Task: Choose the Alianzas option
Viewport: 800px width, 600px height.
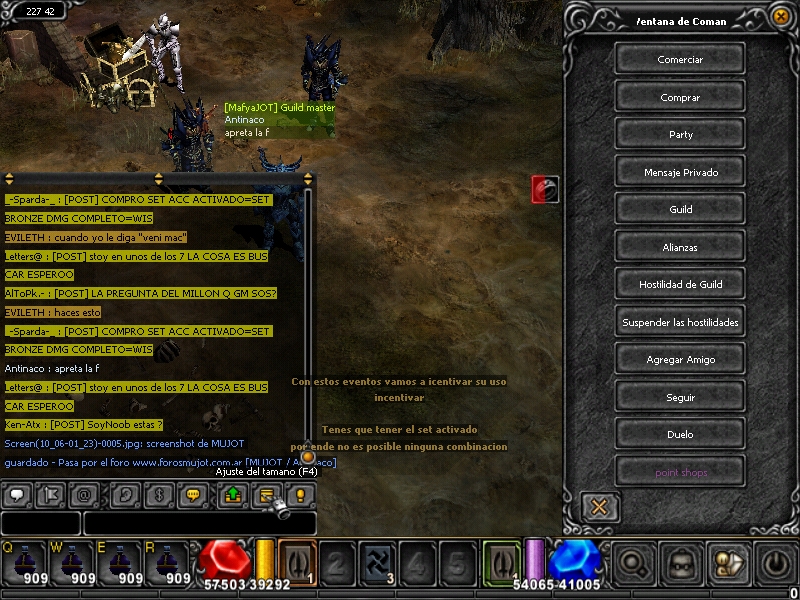Action: click(680, 247)
